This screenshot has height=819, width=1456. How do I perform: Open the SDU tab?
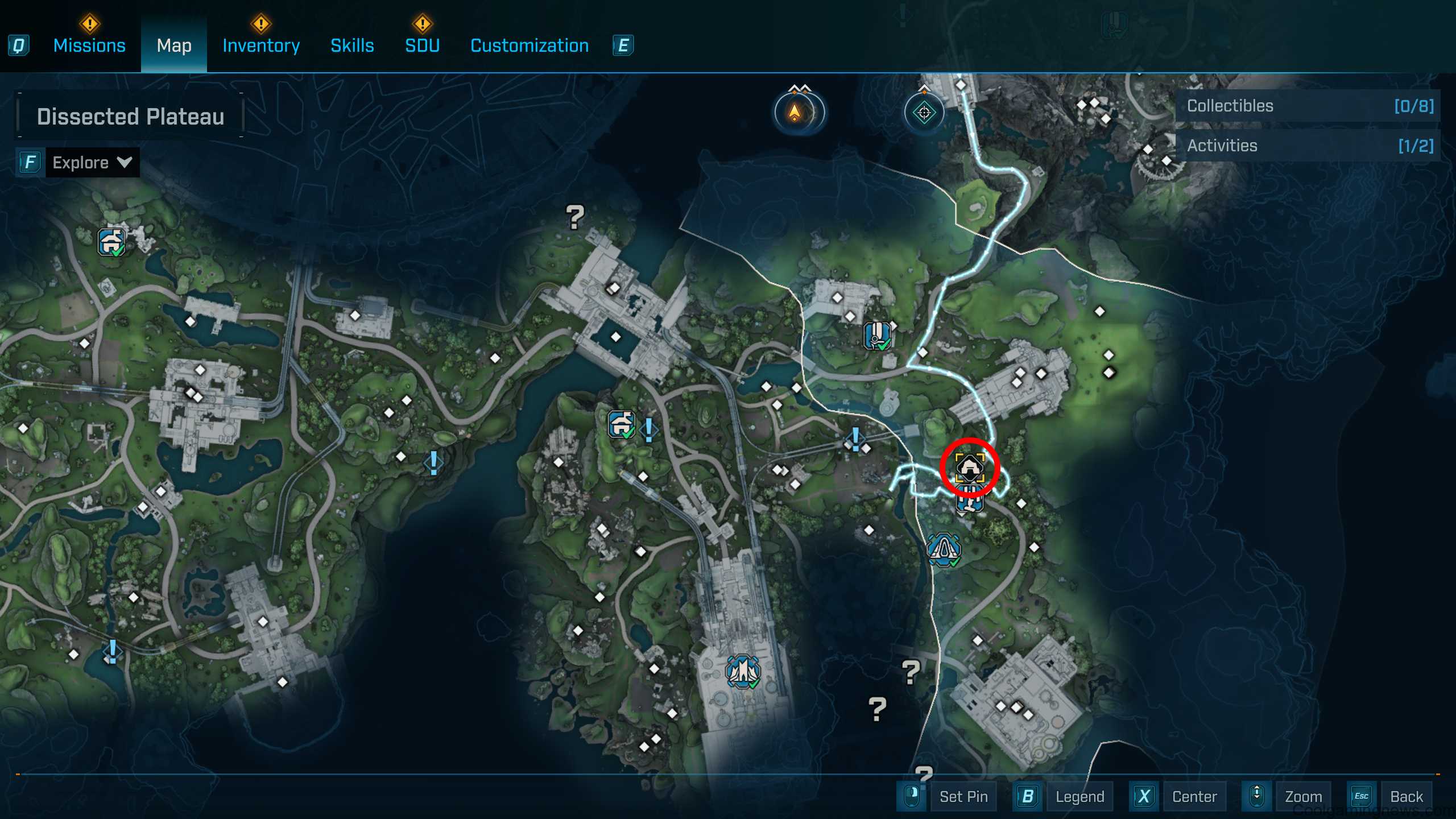(x=422, y=45)
